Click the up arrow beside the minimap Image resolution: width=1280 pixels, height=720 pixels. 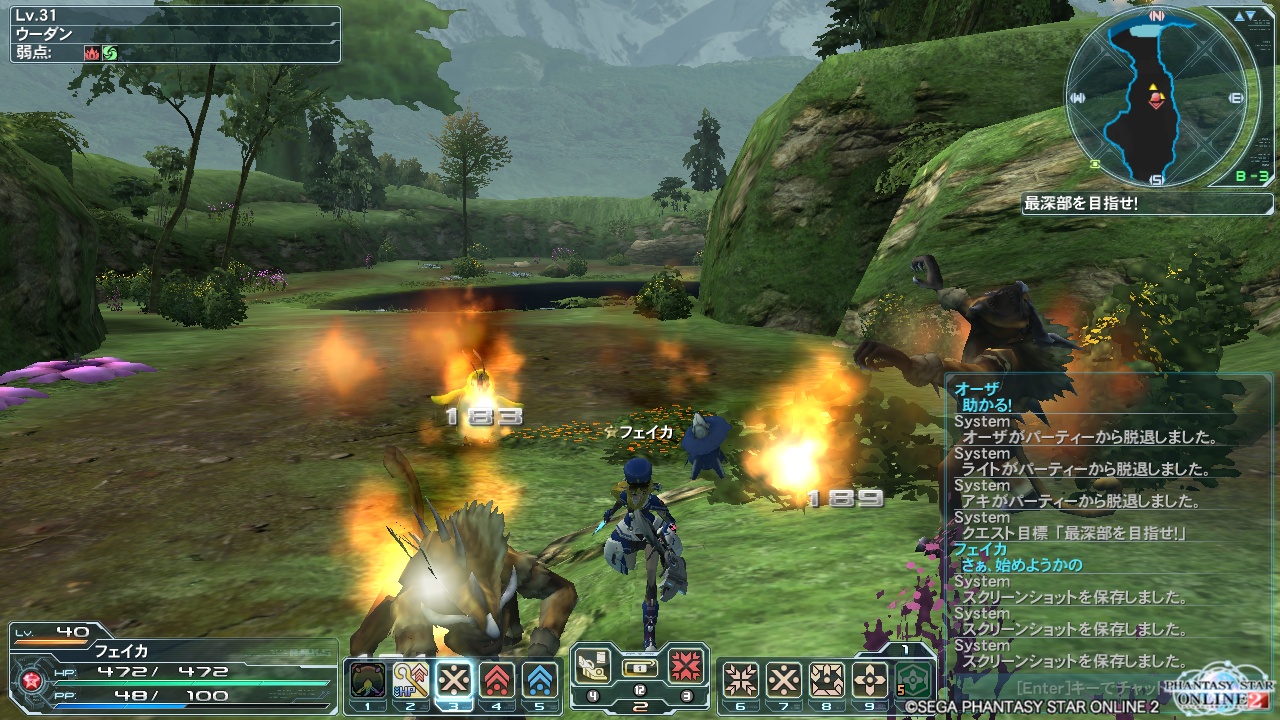[x=1238, y=17]
